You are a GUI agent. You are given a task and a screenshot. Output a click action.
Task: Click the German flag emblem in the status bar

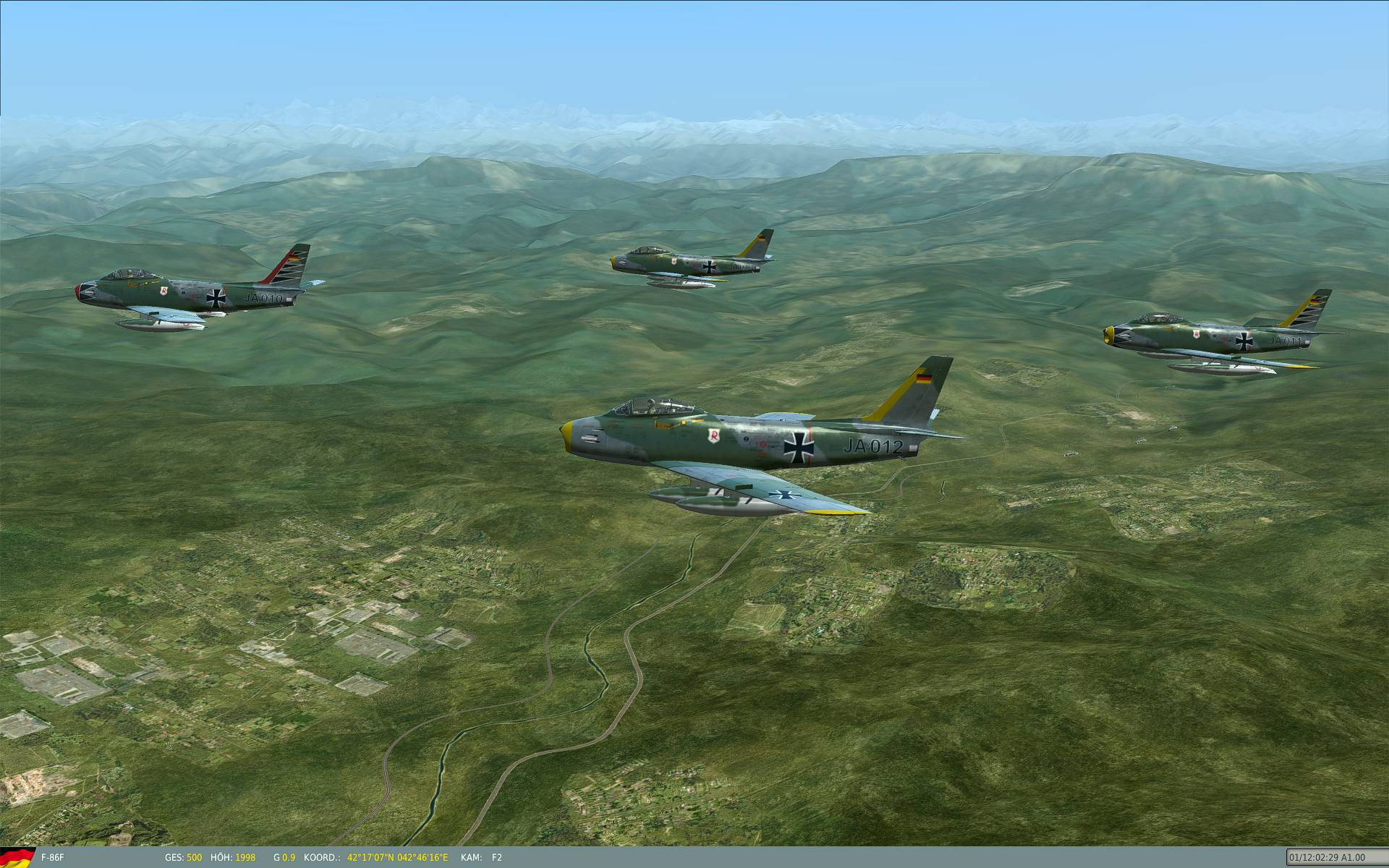point(16,859)
